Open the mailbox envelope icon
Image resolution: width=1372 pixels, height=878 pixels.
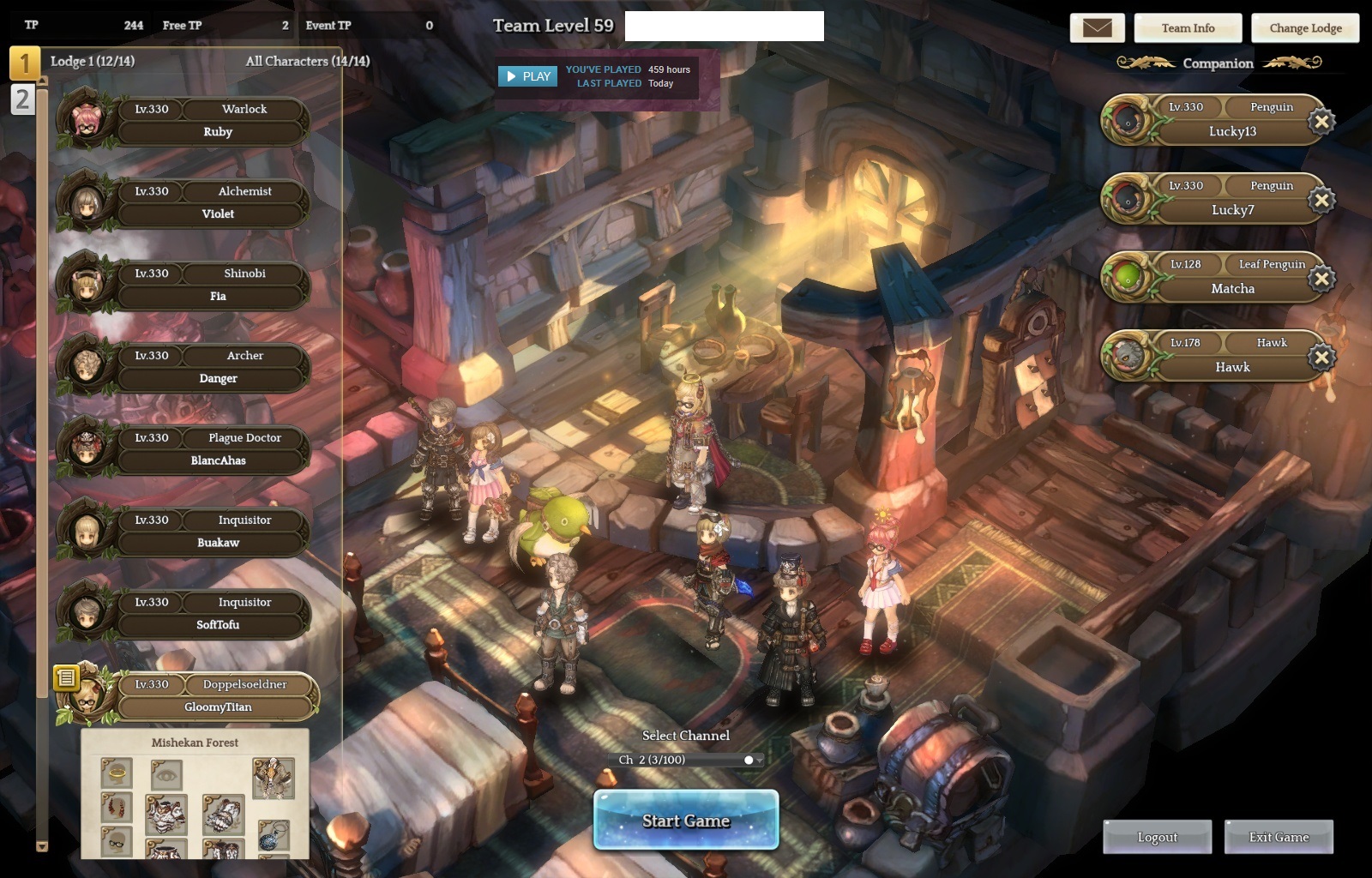click(1097, 28)
